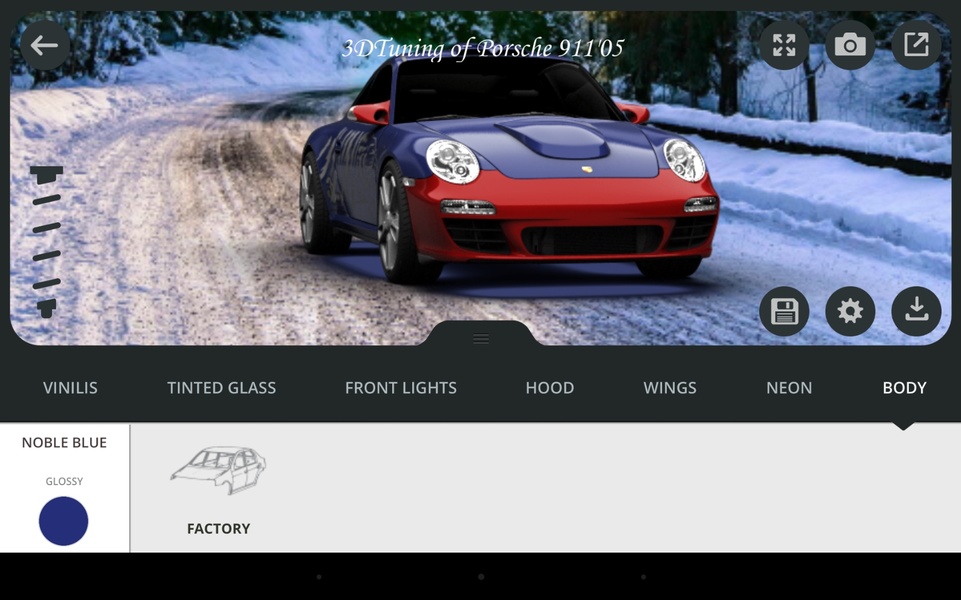
Task: Save the tuning with the floppy disk icon
Action: 784,312
